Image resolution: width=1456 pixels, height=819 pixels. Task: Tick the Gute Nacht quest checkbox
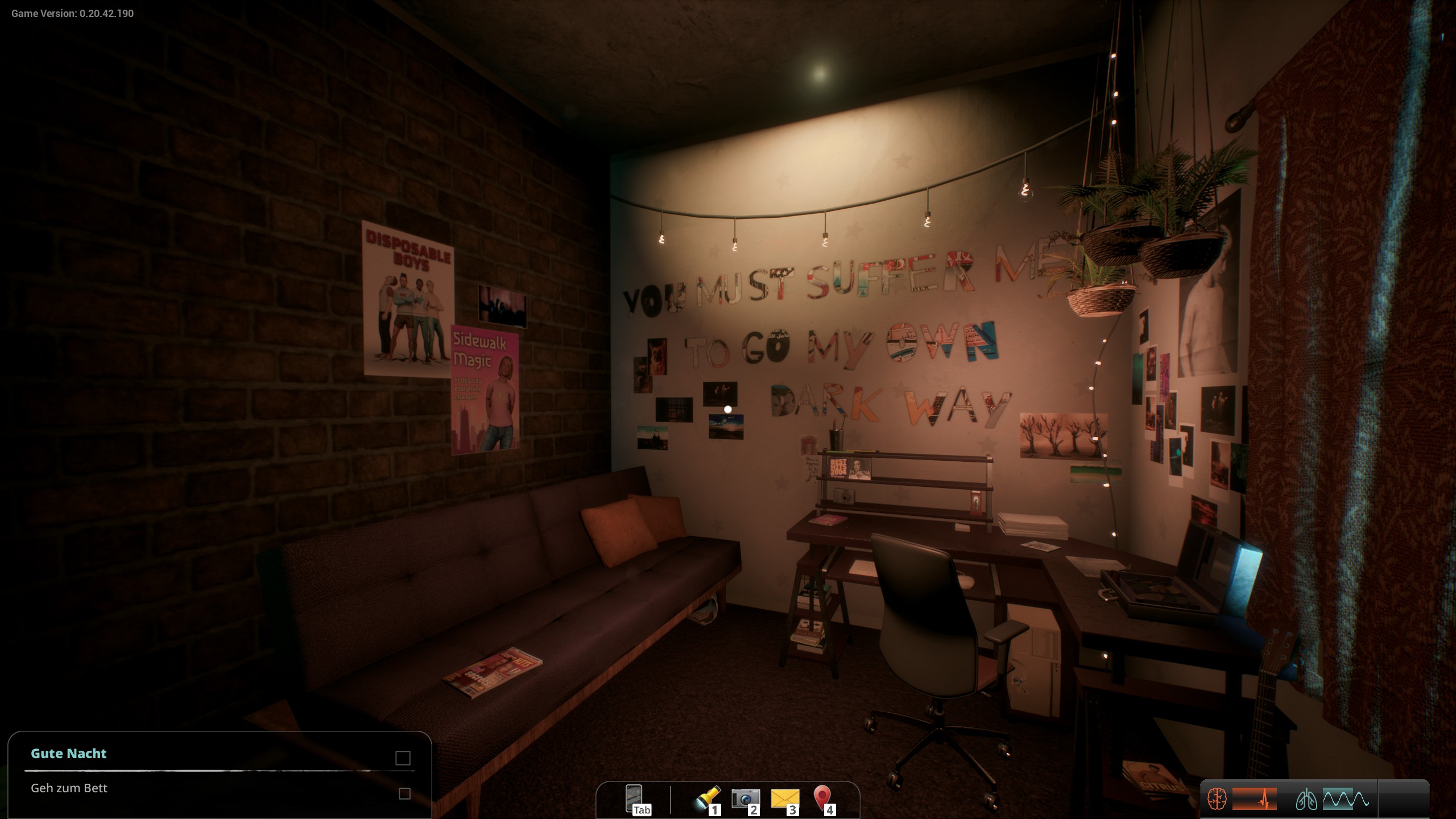click(403, 758)
